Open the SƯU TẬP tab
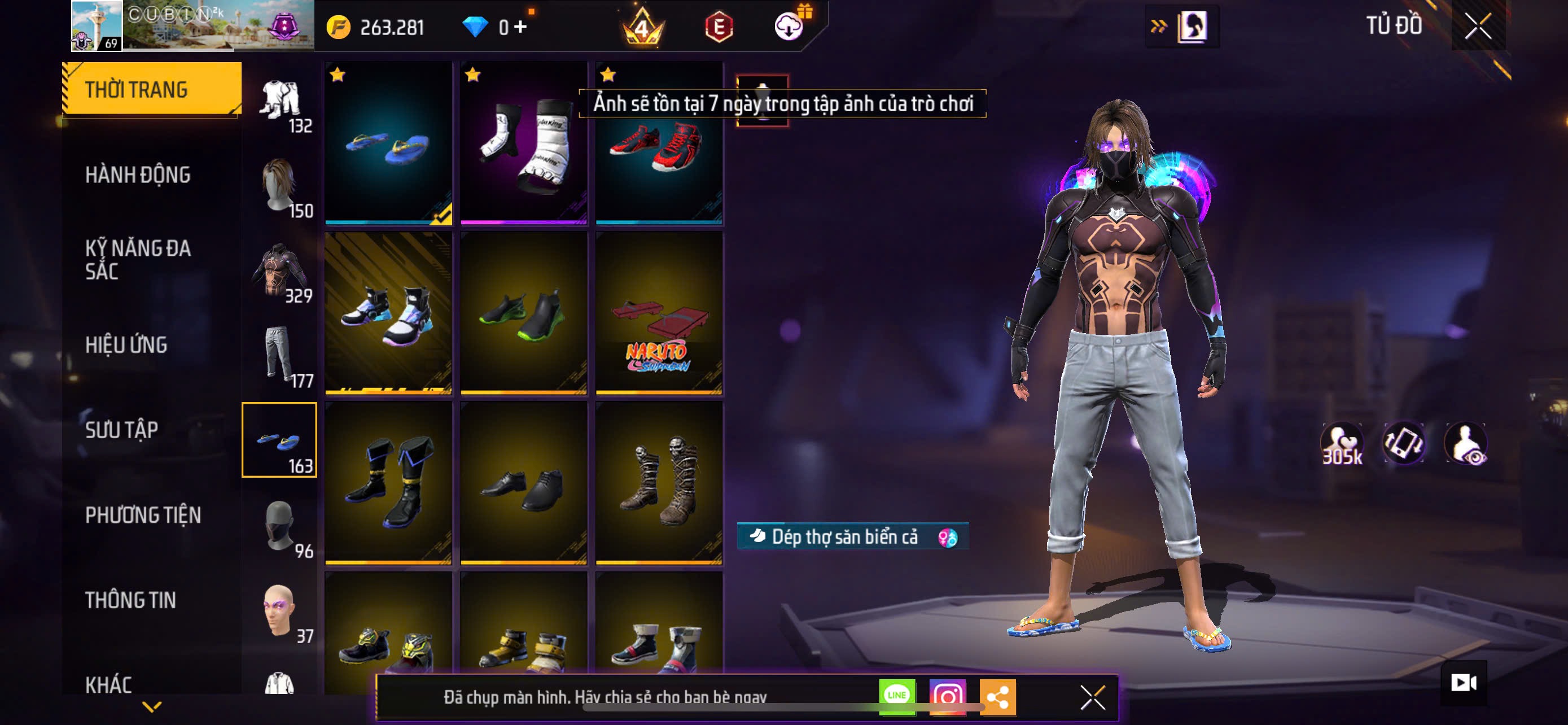This screenshot has height=725, width=1568. (122, 430)
